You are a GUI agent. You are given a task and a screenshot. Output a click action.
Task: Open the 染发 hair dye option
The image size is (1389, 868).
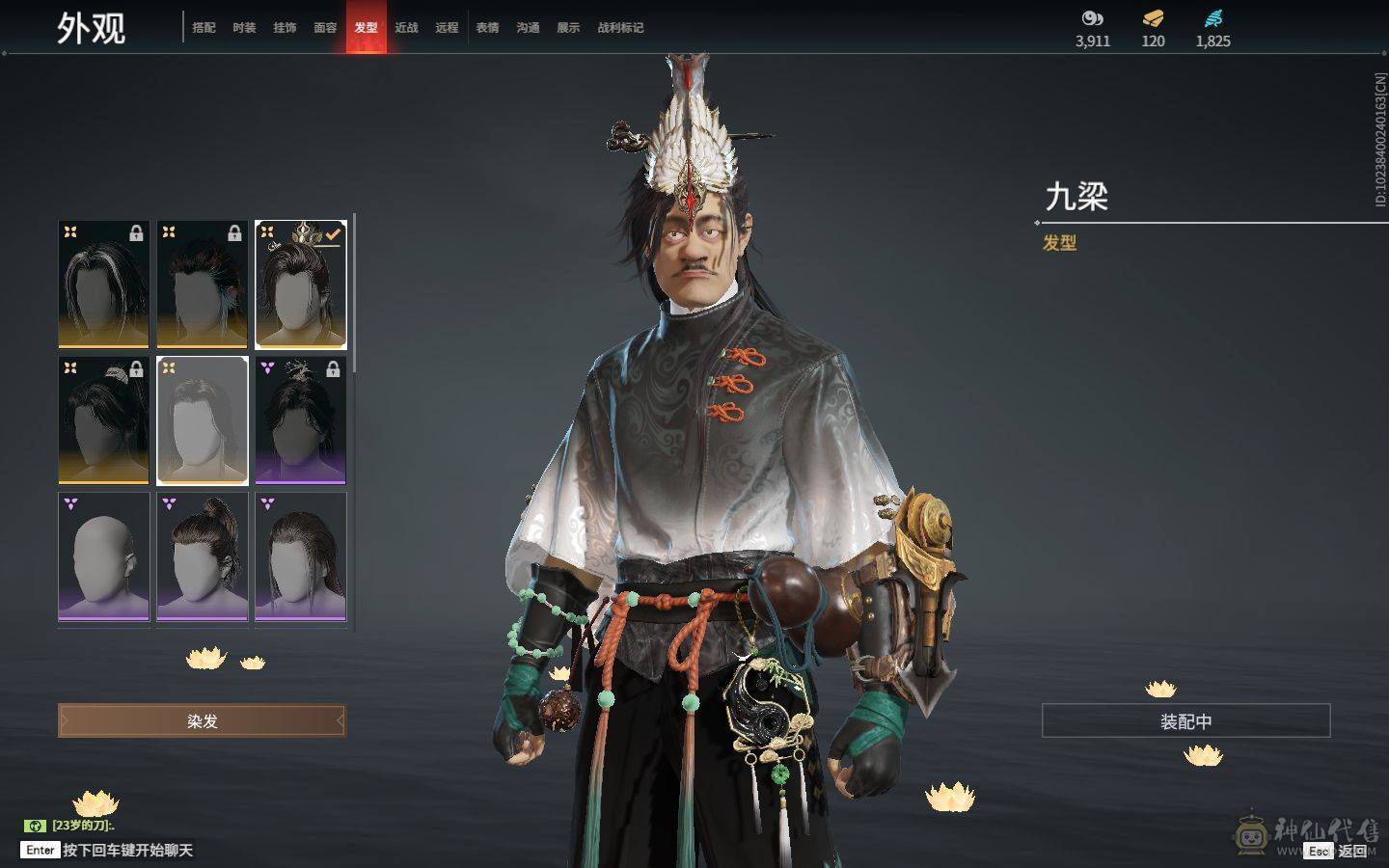(x=202, y=721)
